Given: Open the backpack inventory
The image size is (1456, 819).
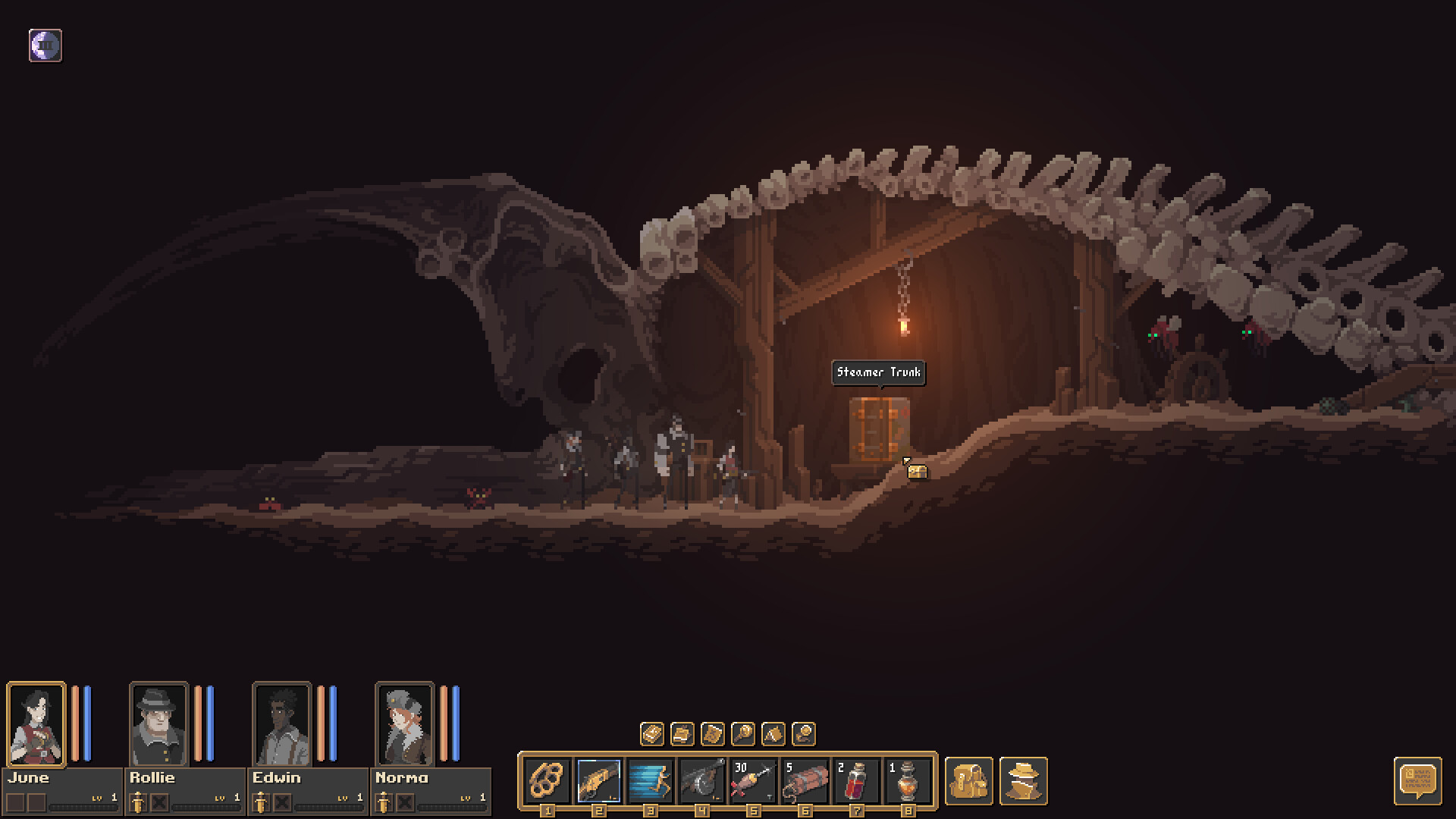Looking at the screenshot, I should pyautogui.click(x=969, y=780).
